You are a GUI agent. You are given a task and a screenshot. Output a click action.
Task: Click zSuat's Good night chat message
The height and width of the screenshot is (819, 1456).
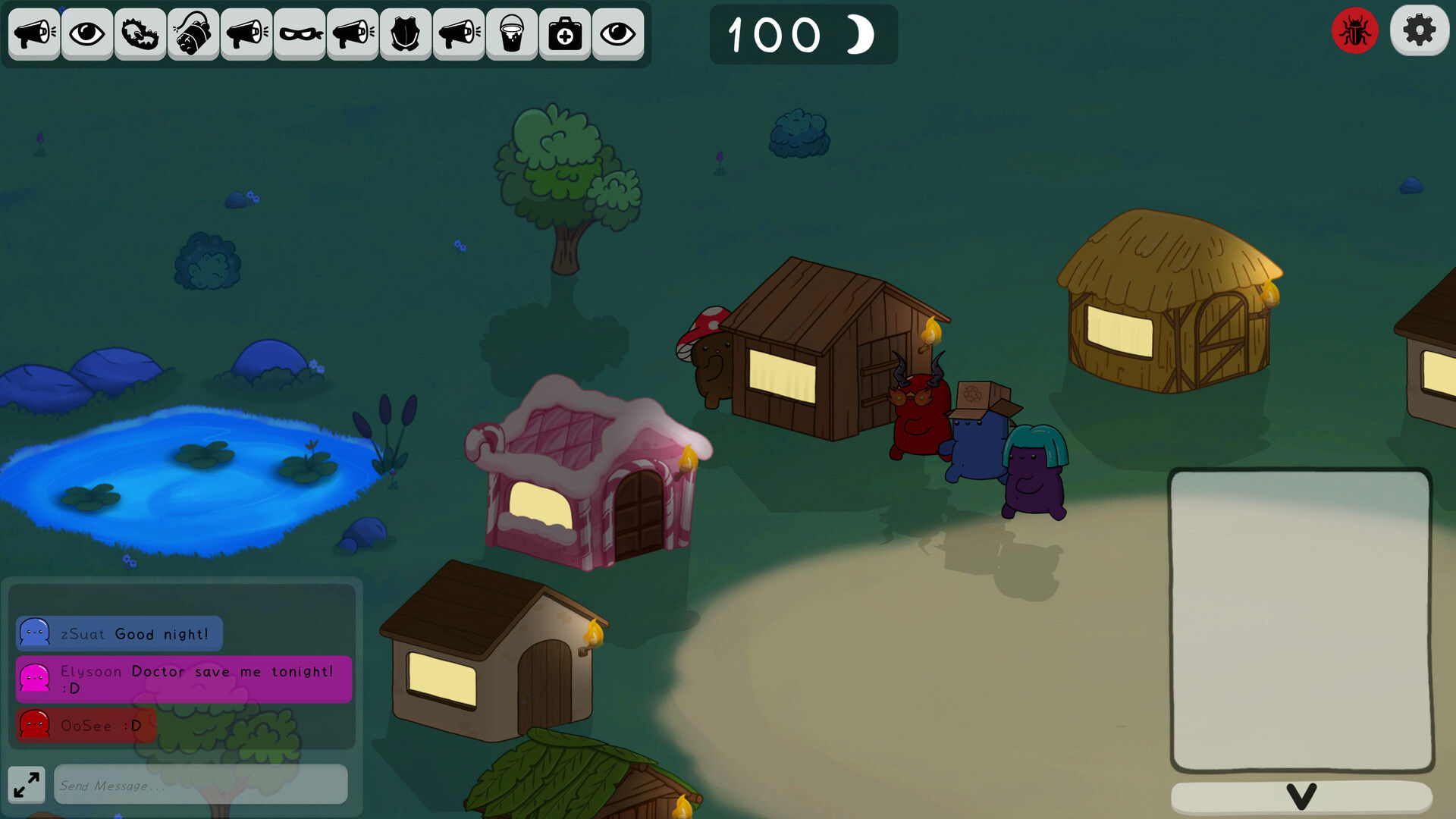tap(119, 633)
